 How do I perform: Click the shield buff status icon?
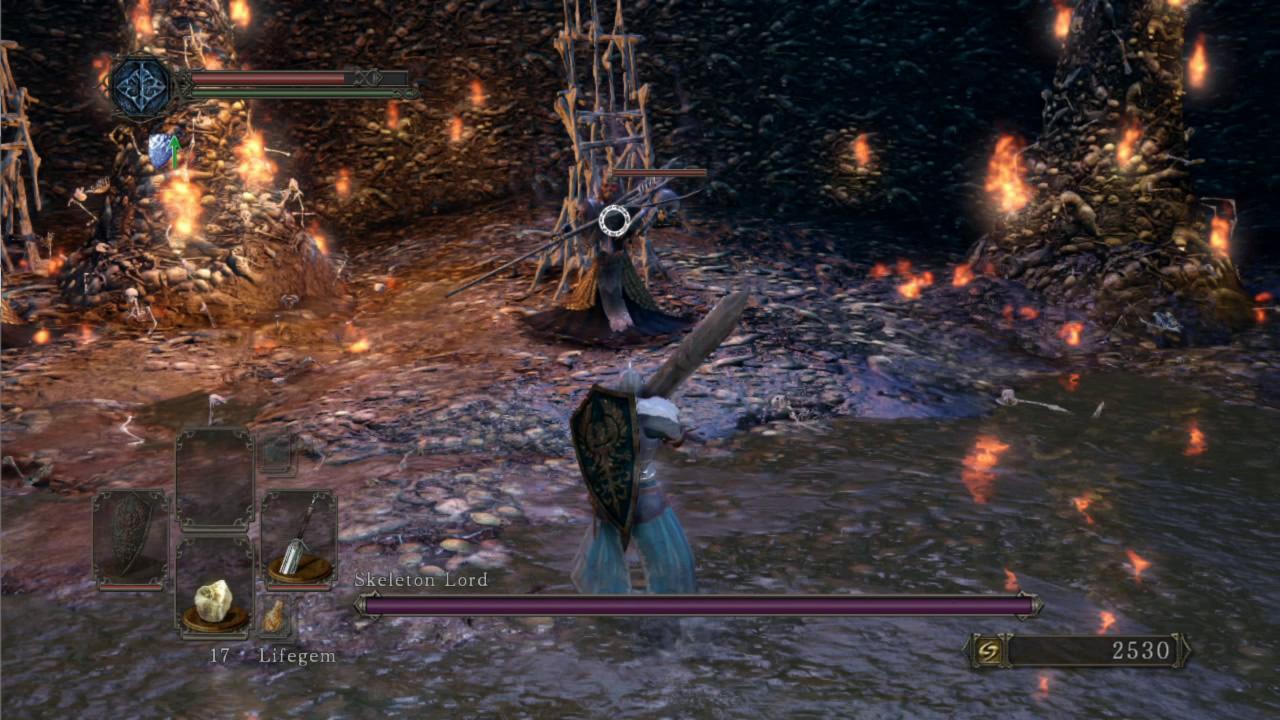coord(163,151)
